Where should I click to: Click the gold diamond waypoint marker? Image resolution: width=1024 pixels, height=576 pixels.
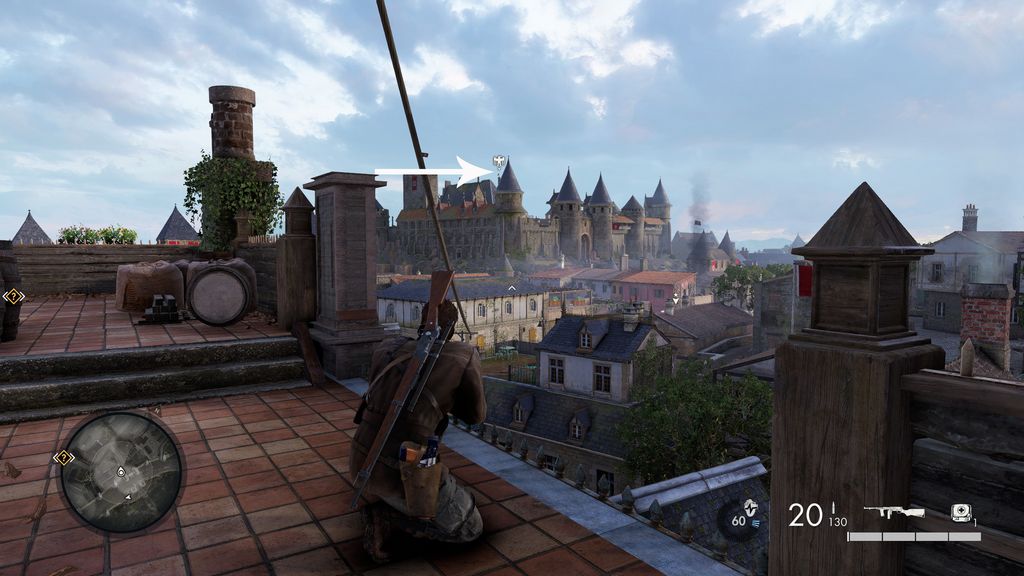(x=13, y=296)
